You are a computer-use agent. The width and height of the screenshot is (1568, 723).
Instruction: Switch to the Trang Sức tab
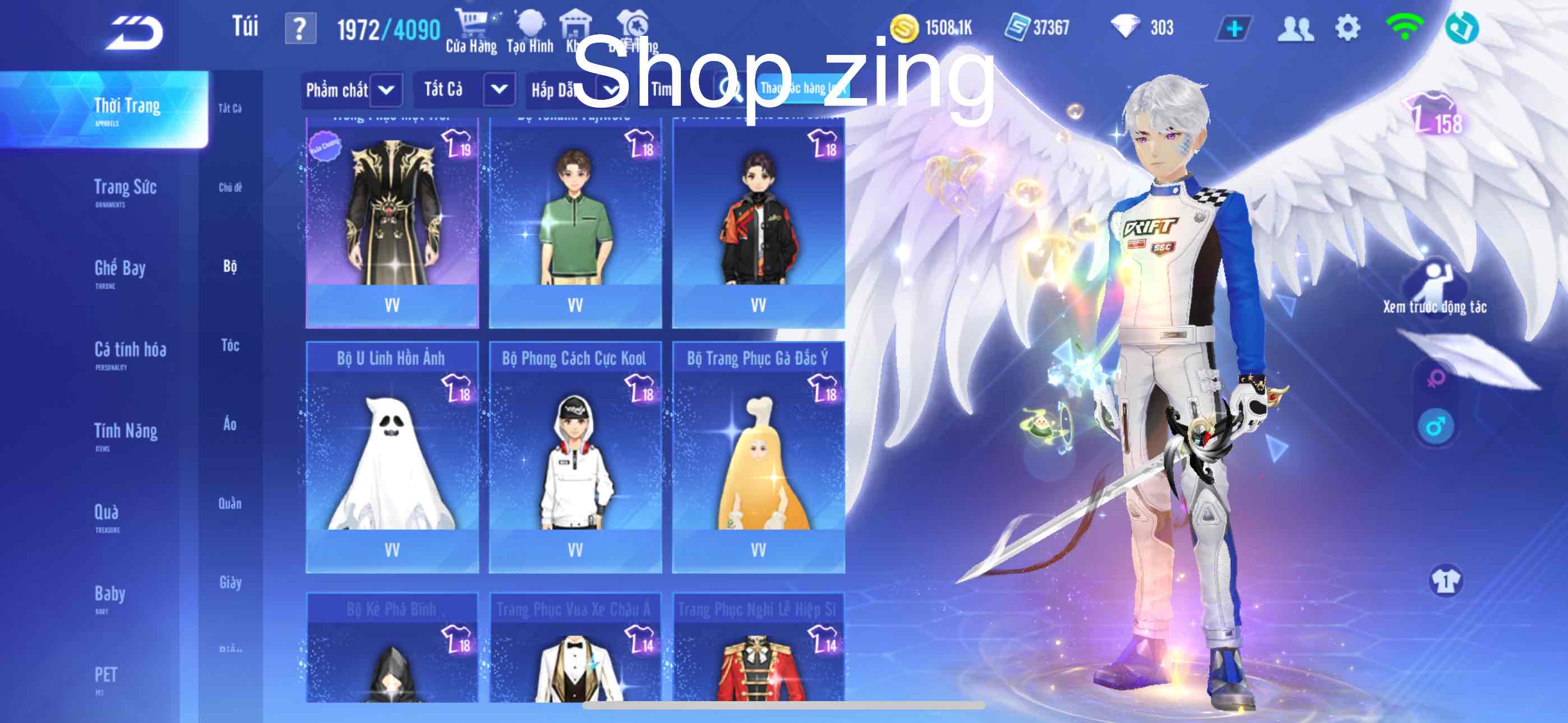click(126, 189)
